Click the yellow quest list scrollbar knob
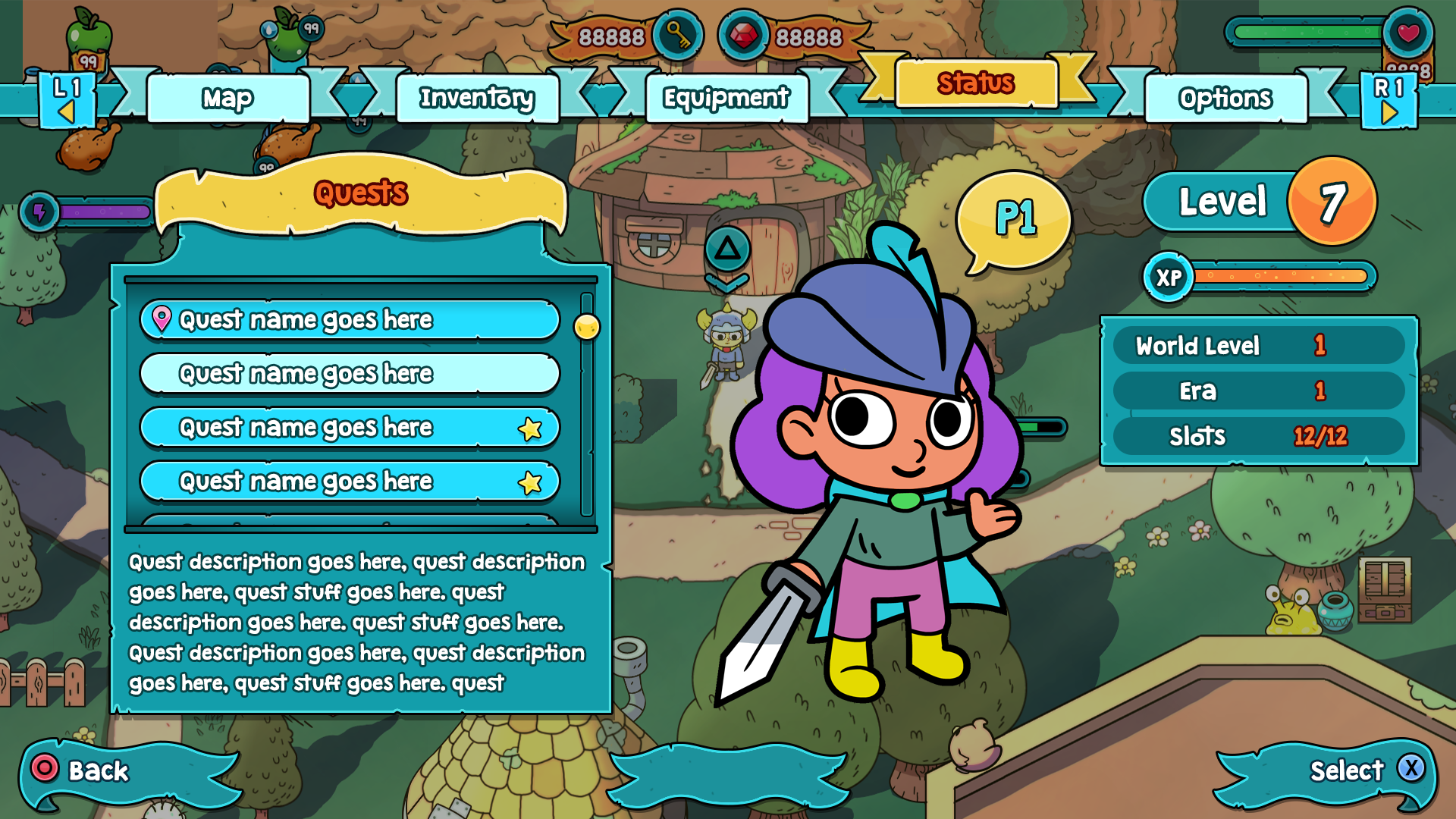 [x=587, y=327]
